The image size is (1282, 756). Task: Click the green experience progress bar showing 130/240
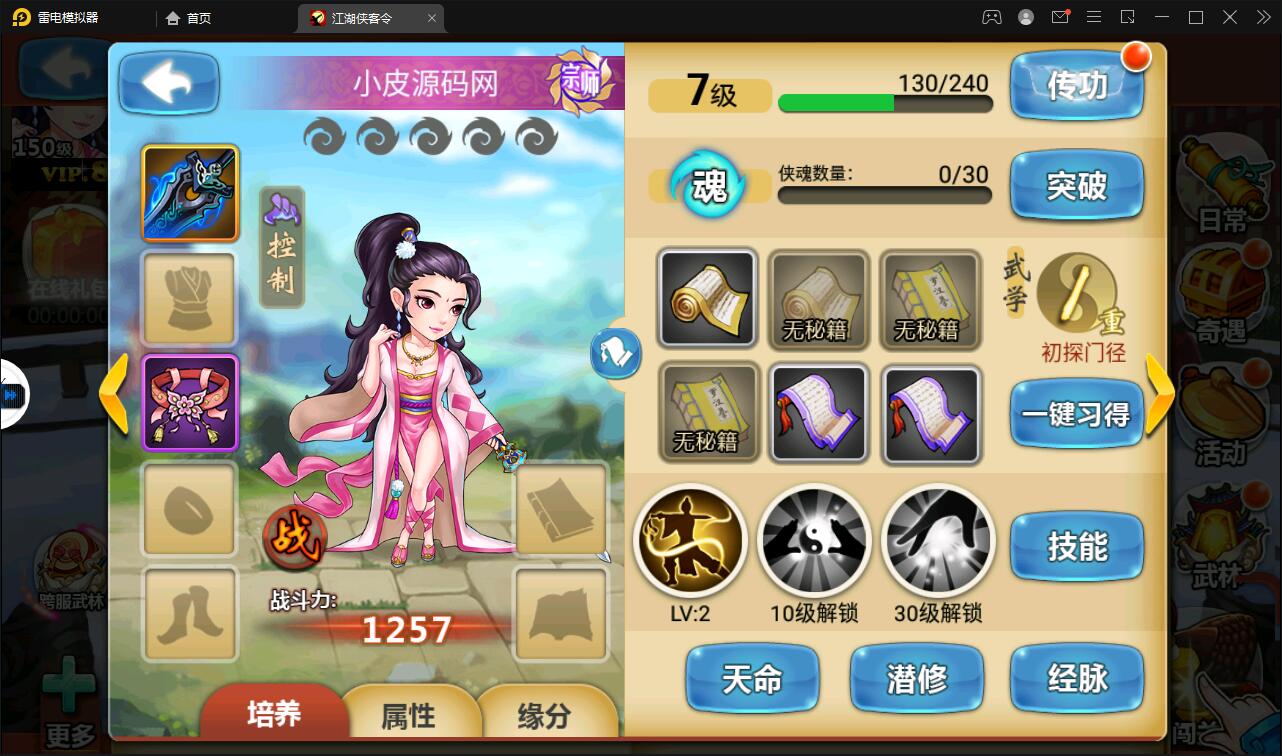point(884,103)
